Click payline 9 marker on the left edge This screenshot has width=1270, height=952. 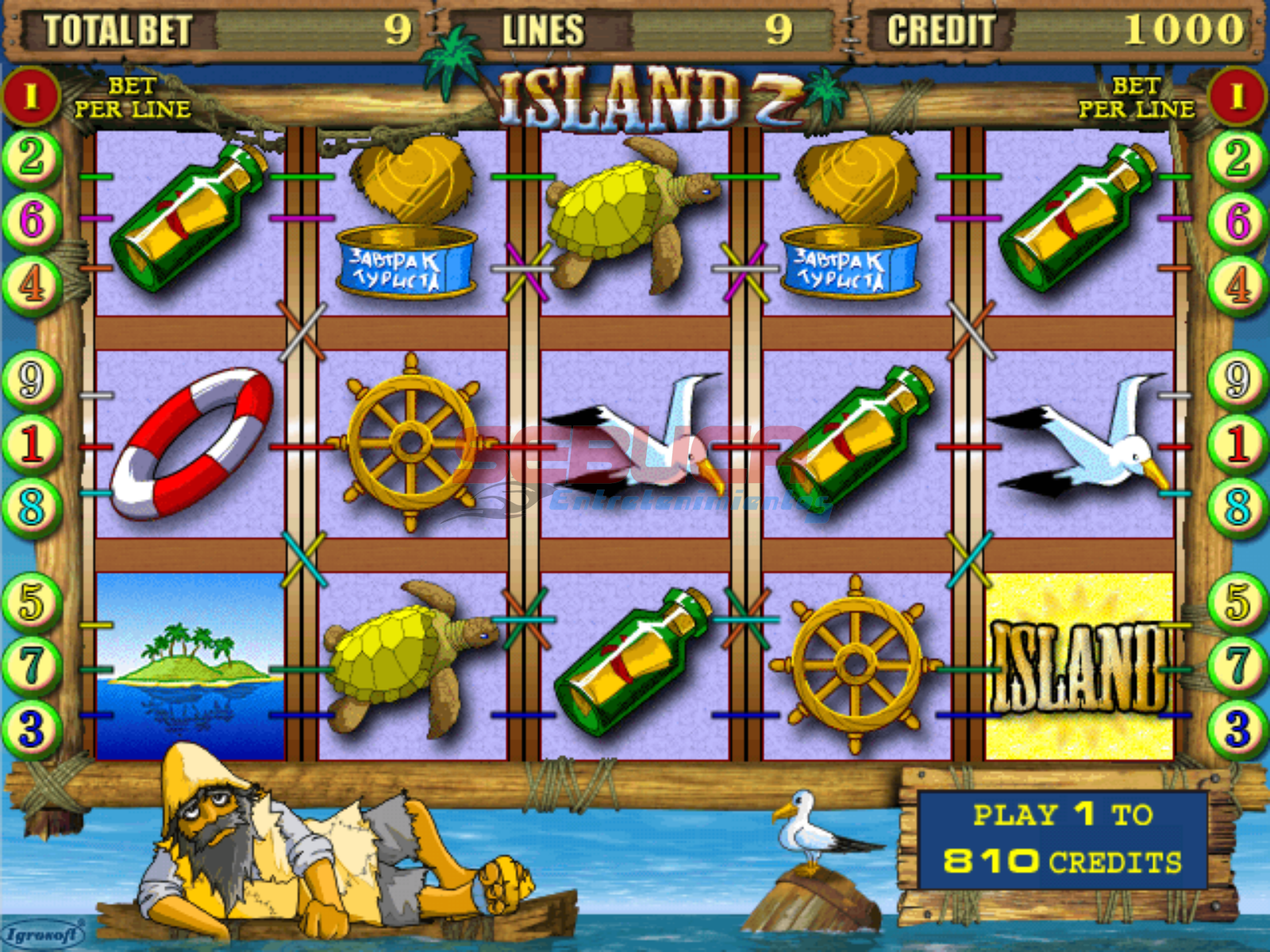click(32, 381)
